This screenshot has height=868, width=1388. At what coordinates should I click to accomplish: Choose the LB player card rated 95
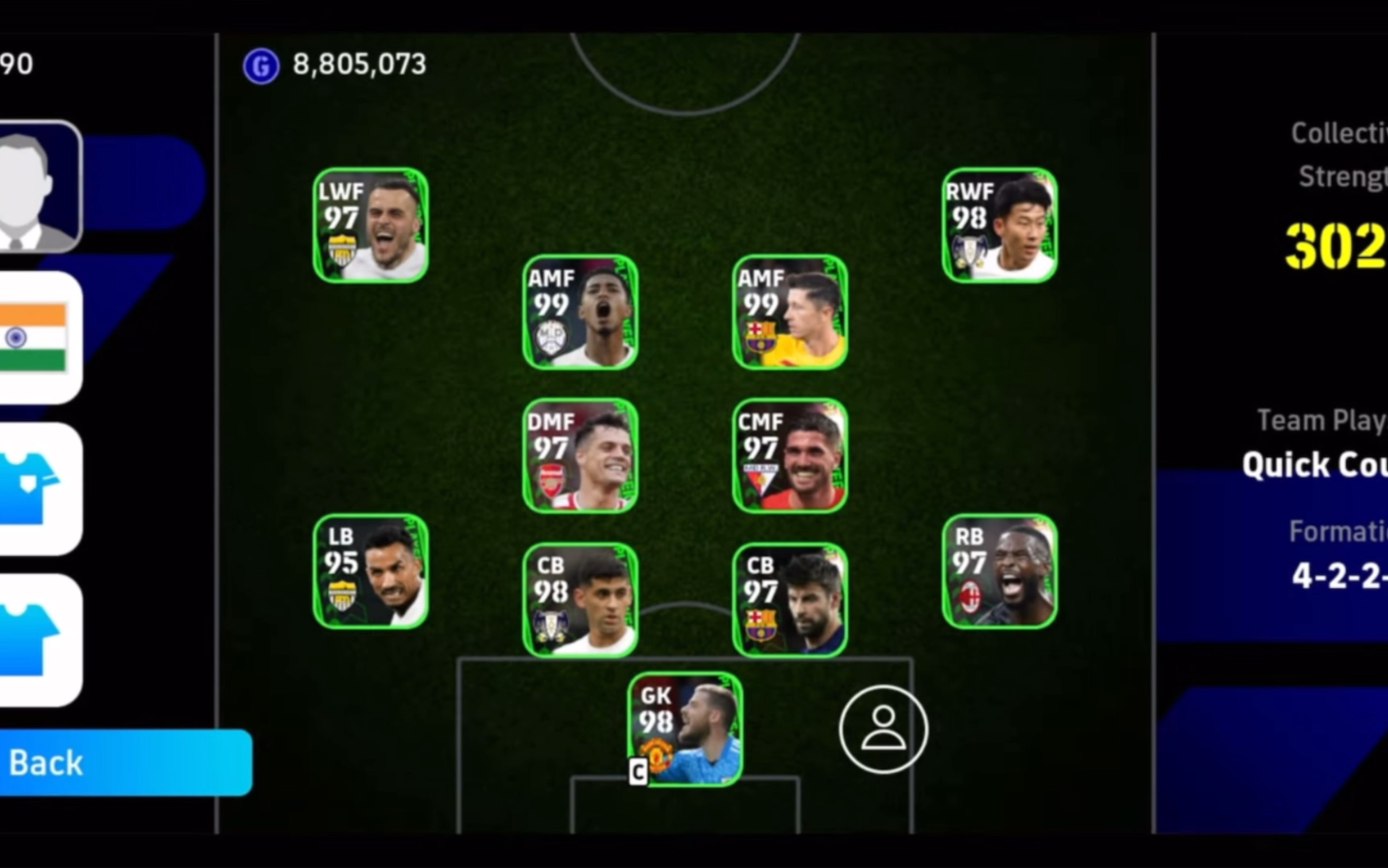coord(370,571)
